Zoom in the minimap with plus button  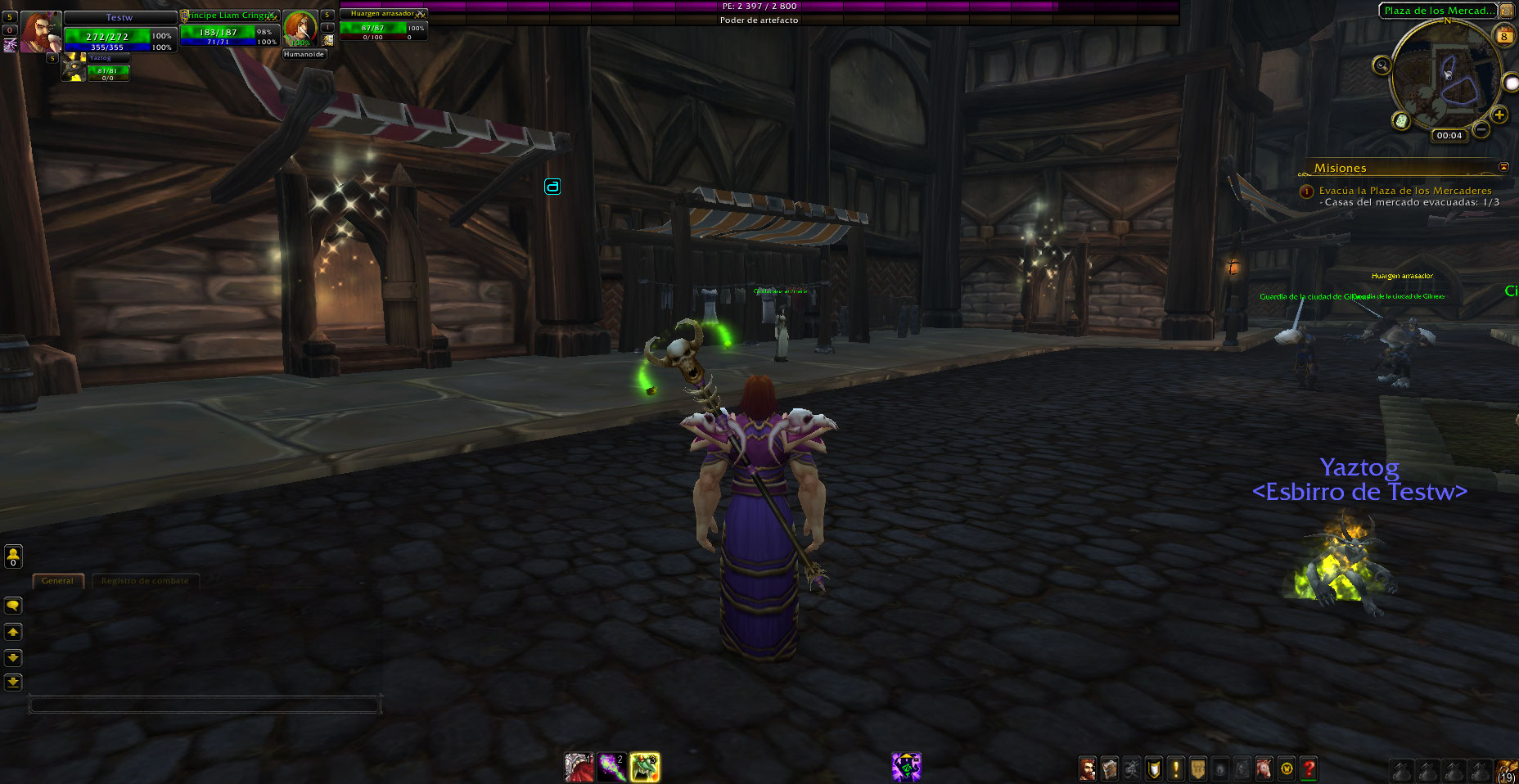coord(1499,115)
